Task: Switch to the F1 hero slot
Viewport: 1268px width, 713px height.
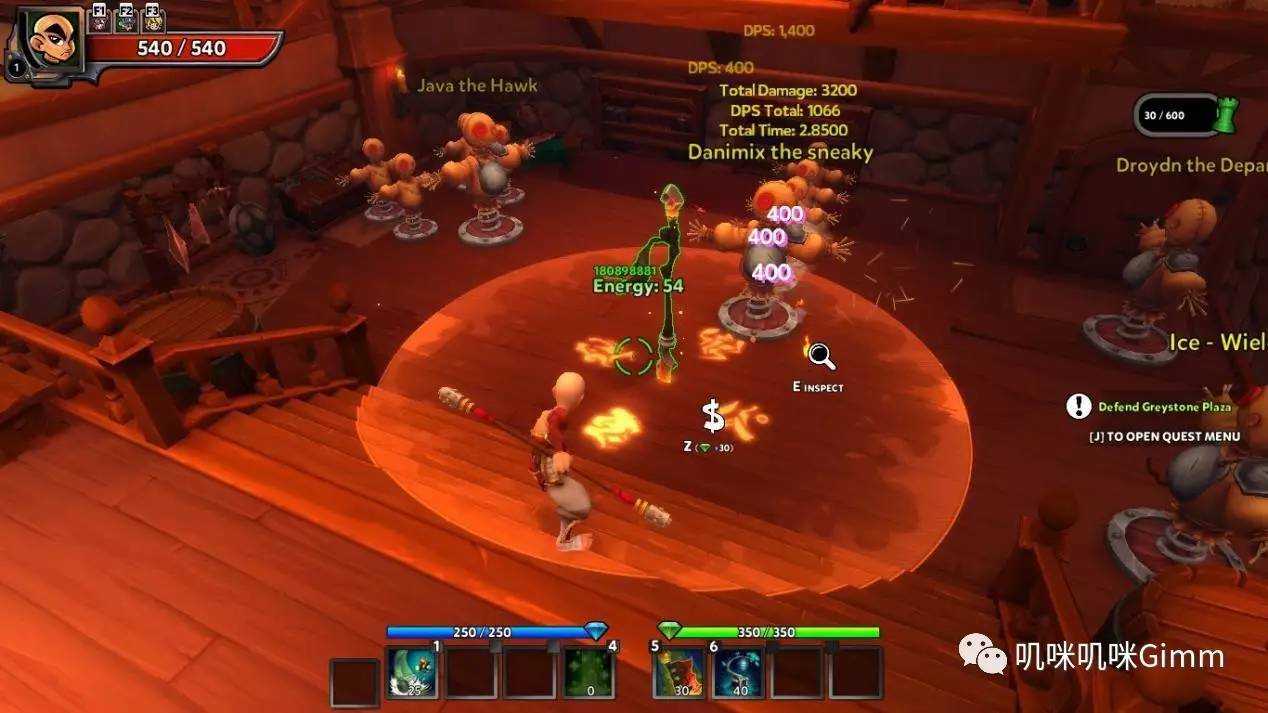Action: pos(100,18)
